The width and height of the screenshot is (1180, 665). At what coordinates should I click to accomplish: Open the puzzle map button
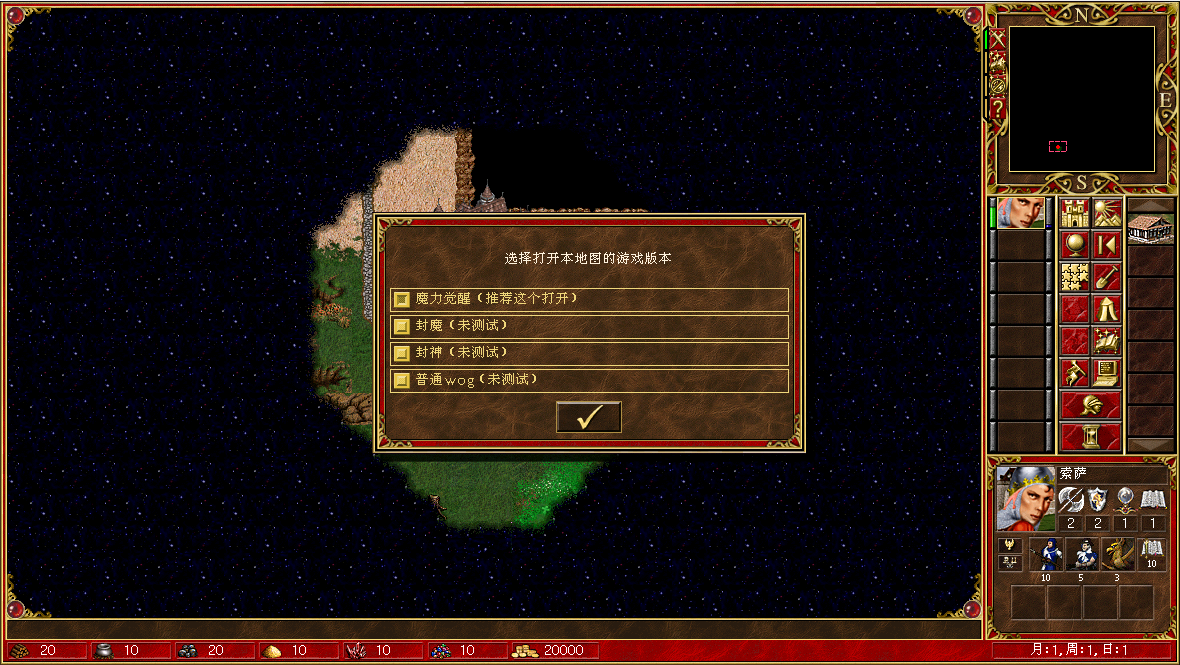pyautogui.click(x=1075, y=277)
